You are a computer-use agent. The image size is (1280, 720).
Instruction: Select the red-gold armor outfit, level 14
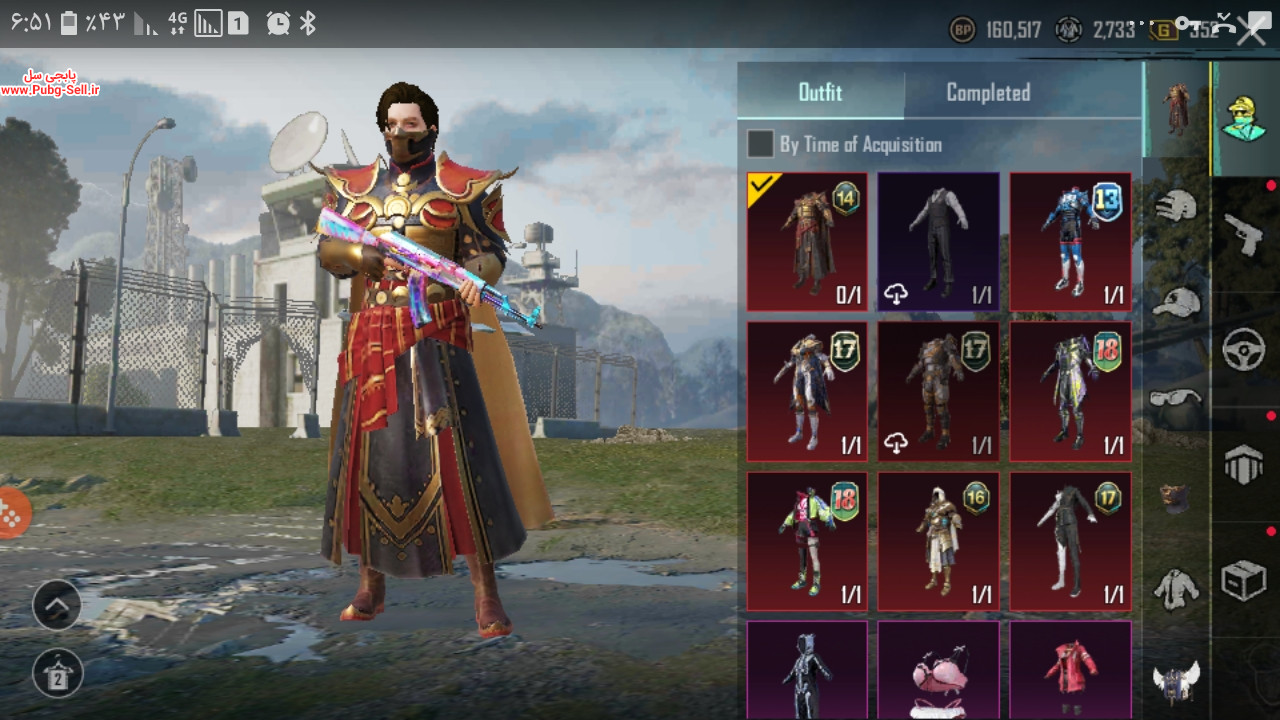pos(807,241)
